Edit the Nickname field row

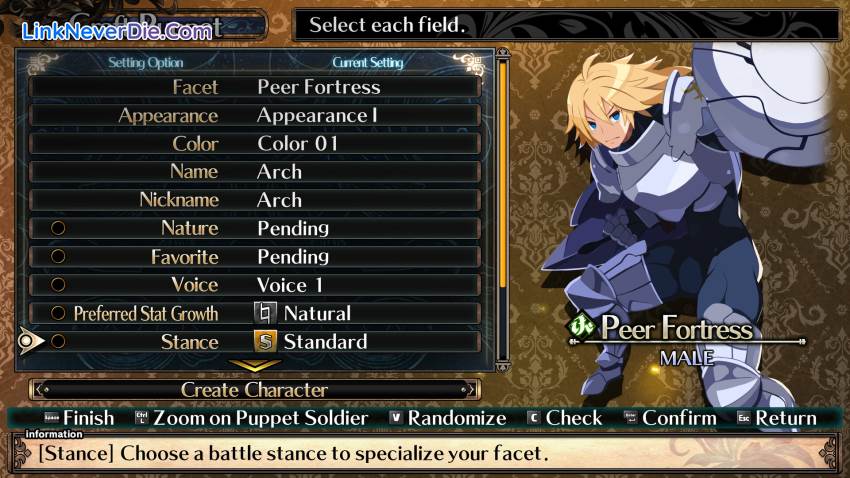click(x=255, y=200)
